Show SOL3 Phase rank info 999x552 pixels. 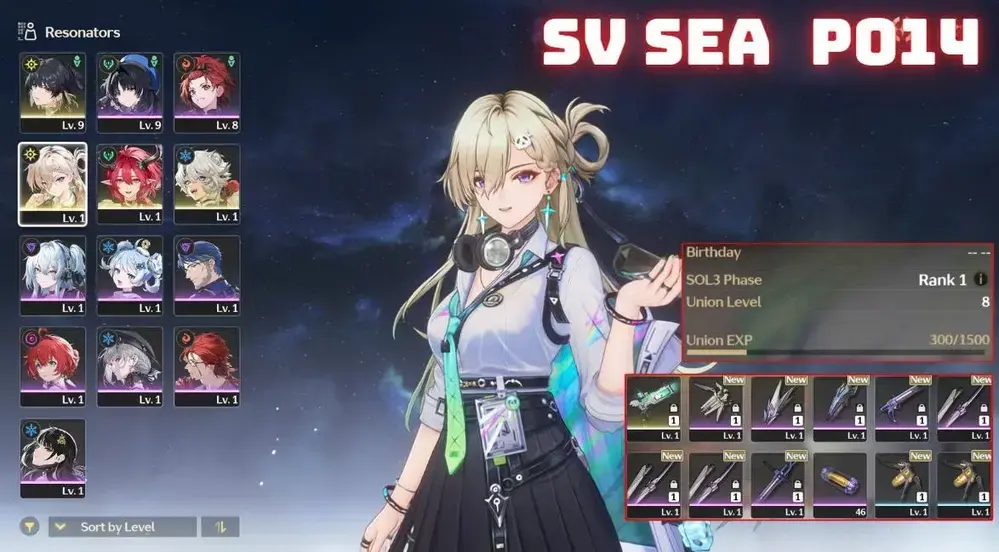(x=980, y=280)
